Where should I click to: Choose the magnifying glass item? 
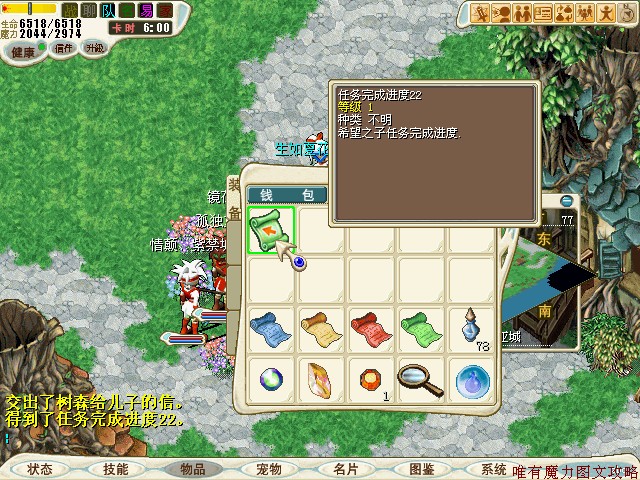click(x=420, y=379)
